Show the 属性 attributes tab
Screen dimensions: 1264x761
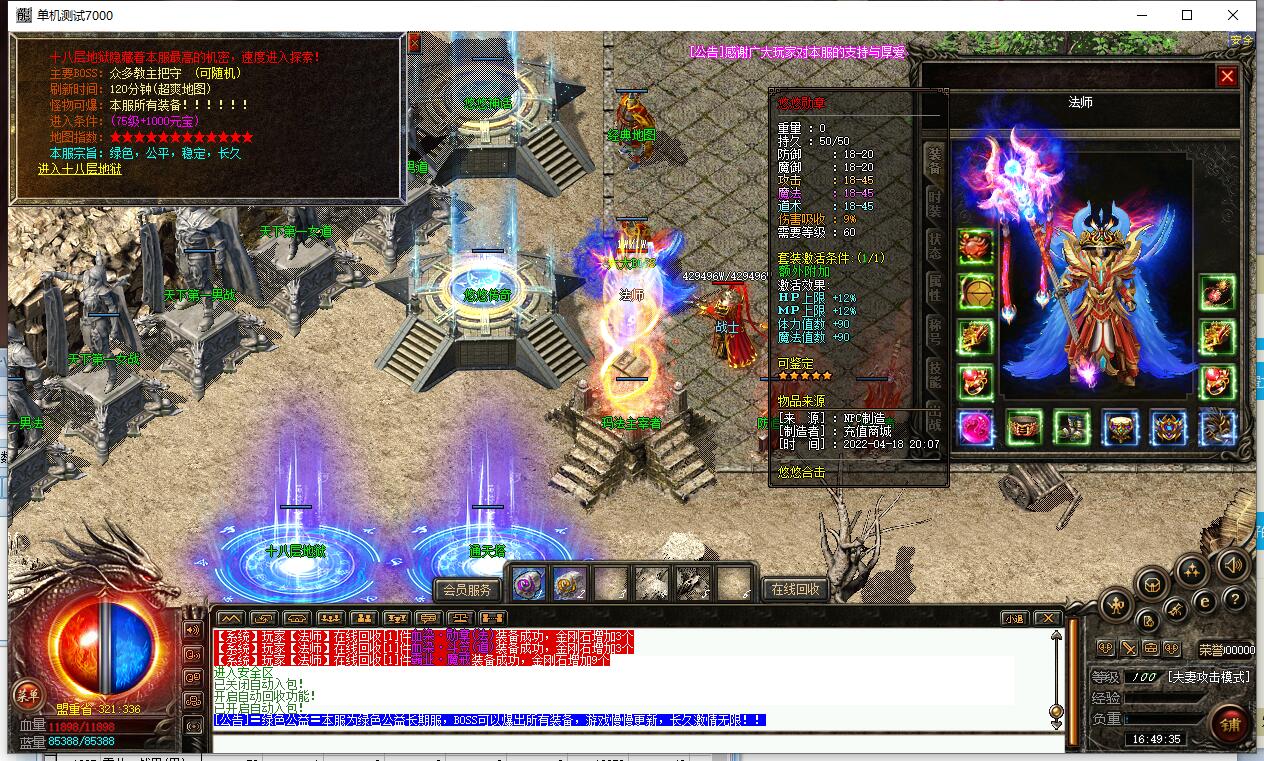tap(935, 287)
